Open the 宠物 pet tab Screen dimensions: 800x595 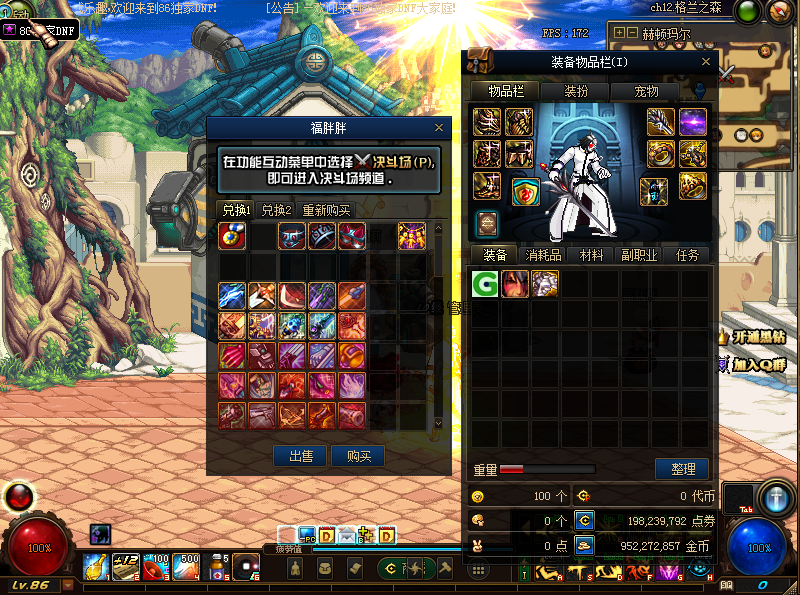click(x=647, y=91)
